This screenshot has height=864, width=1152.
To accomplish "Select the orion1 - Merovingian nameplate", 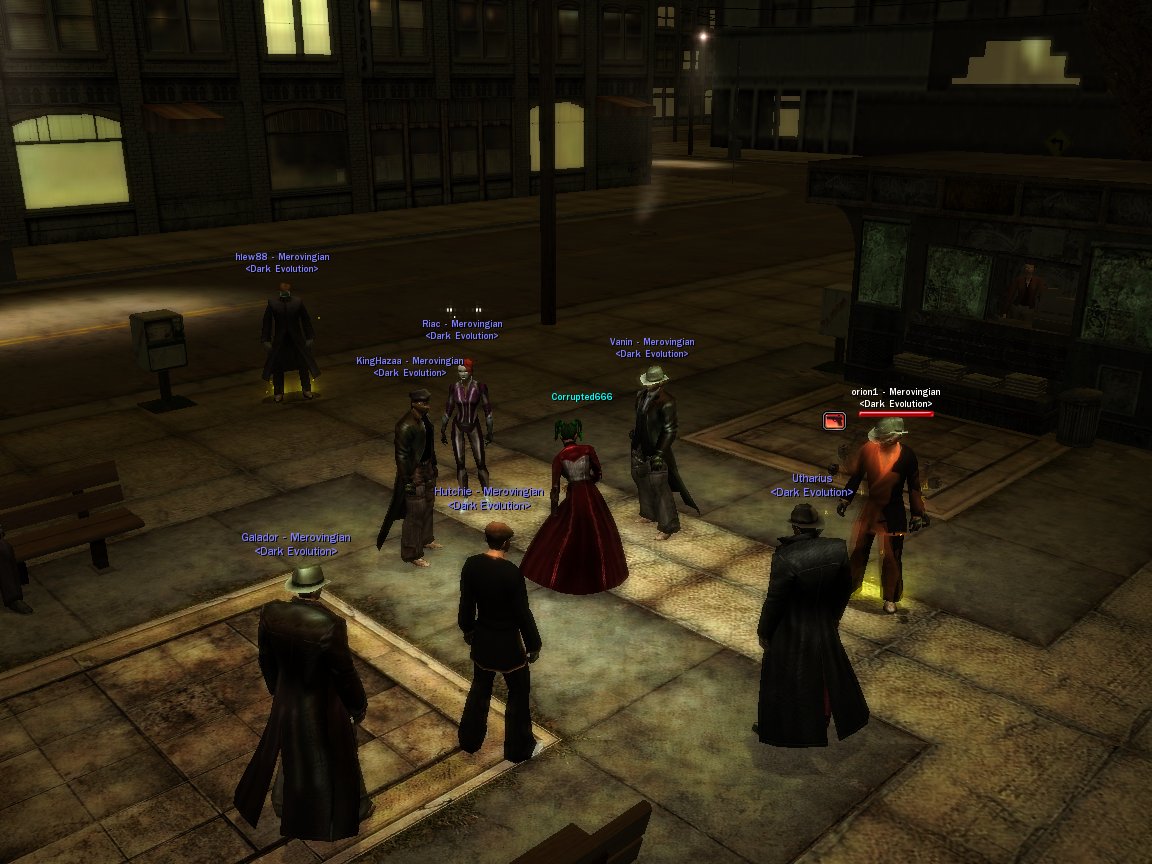I will click(x=895, y=392).
